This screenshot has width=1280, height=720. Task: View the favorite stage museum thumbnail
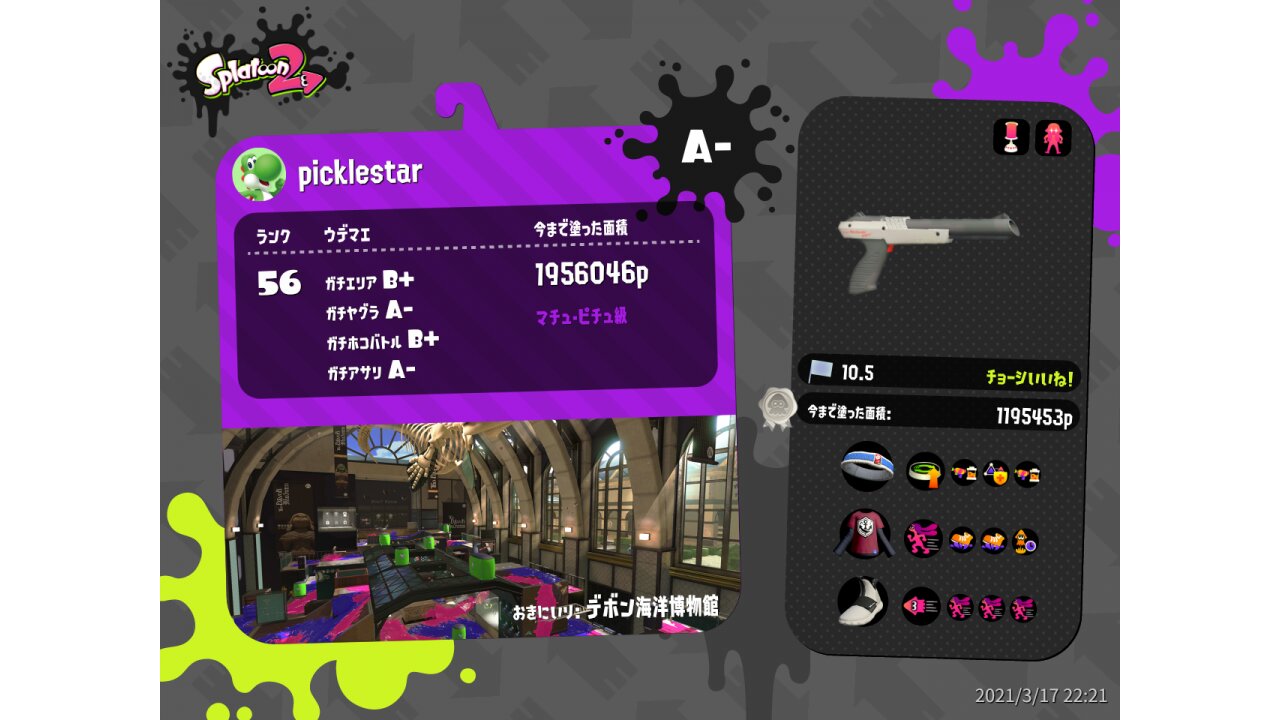(480, 525)
